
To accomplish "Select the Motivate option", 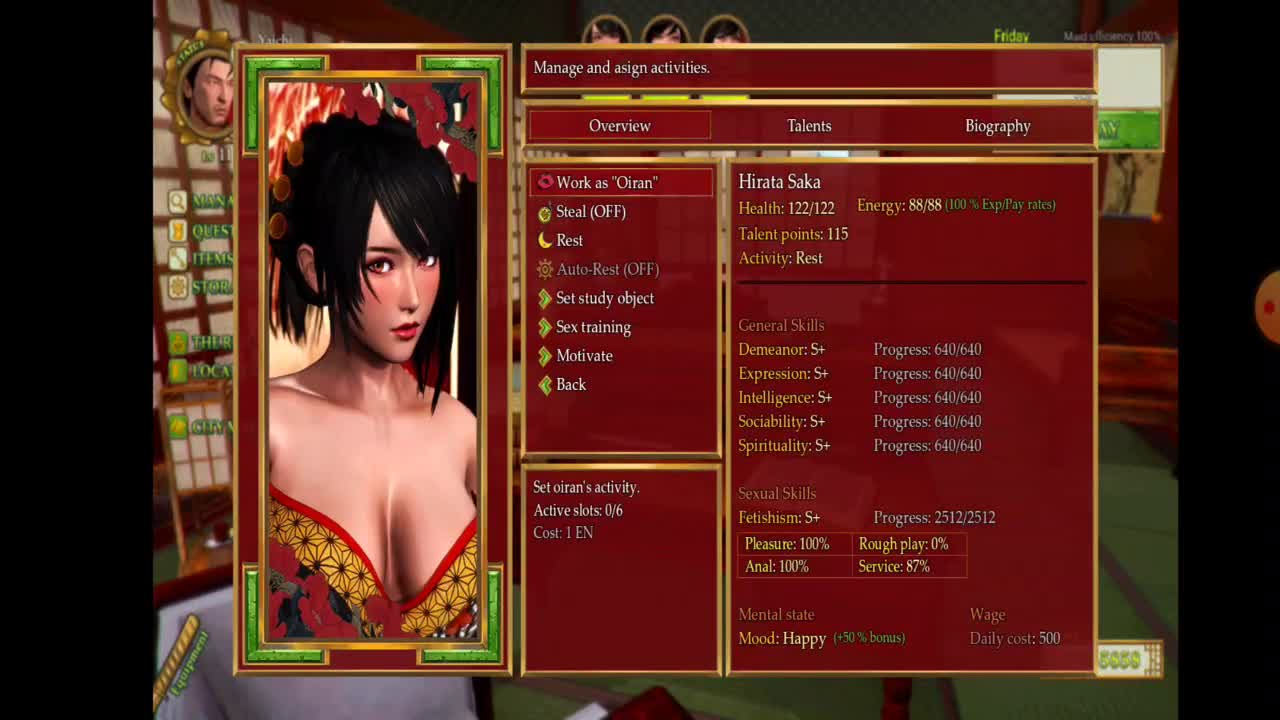I will tap(584, 356).
